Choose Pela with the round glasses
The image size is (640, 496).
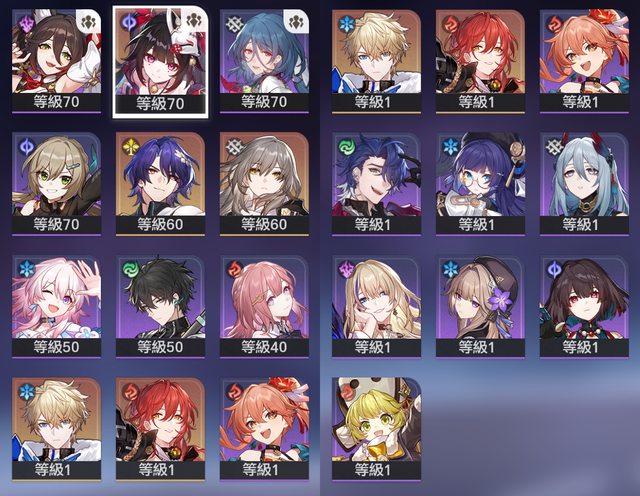pyautogui.click(x=480, y=180)
